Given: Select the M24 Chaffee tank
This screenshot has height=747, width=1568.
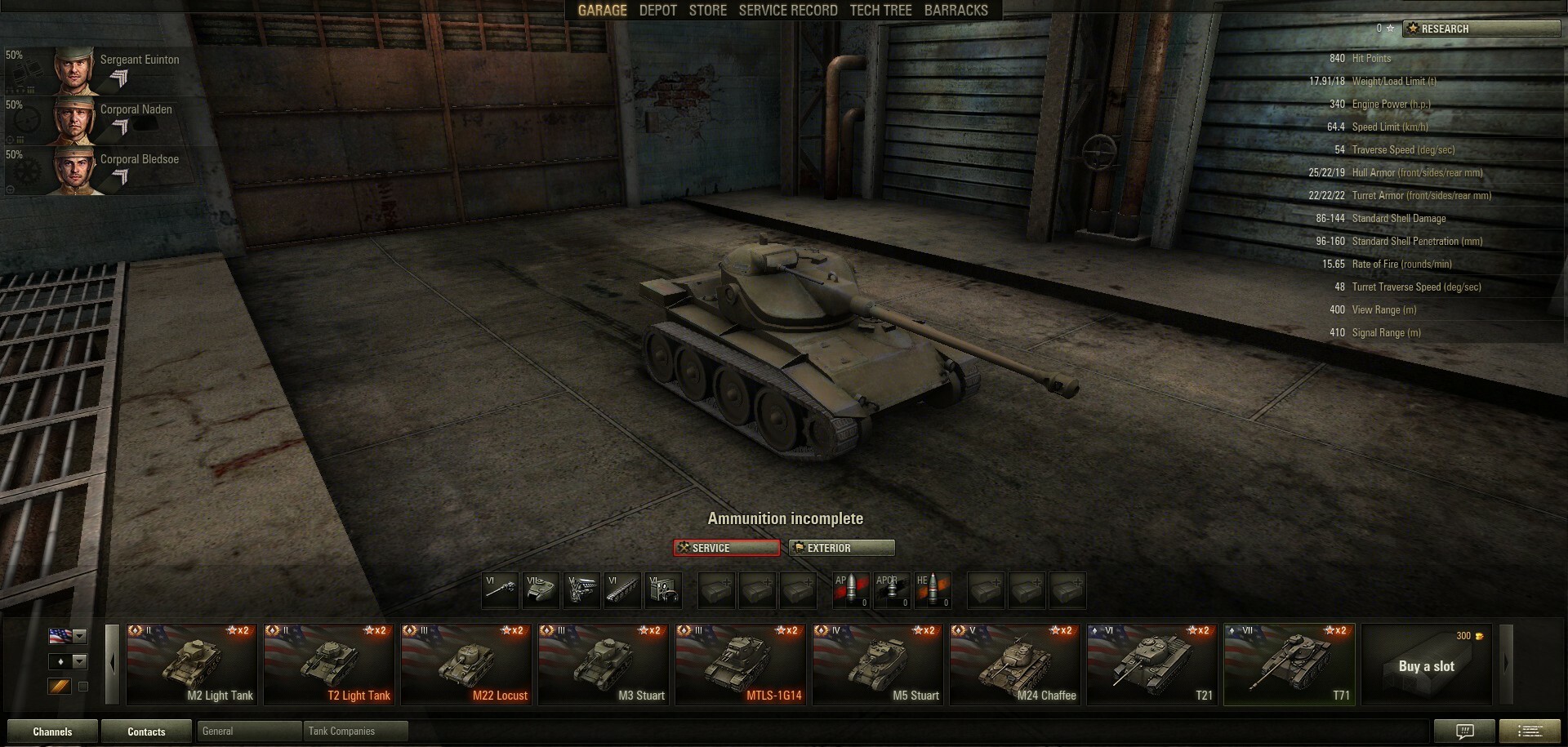Looking at the screenshot, I should point(1014,665).
